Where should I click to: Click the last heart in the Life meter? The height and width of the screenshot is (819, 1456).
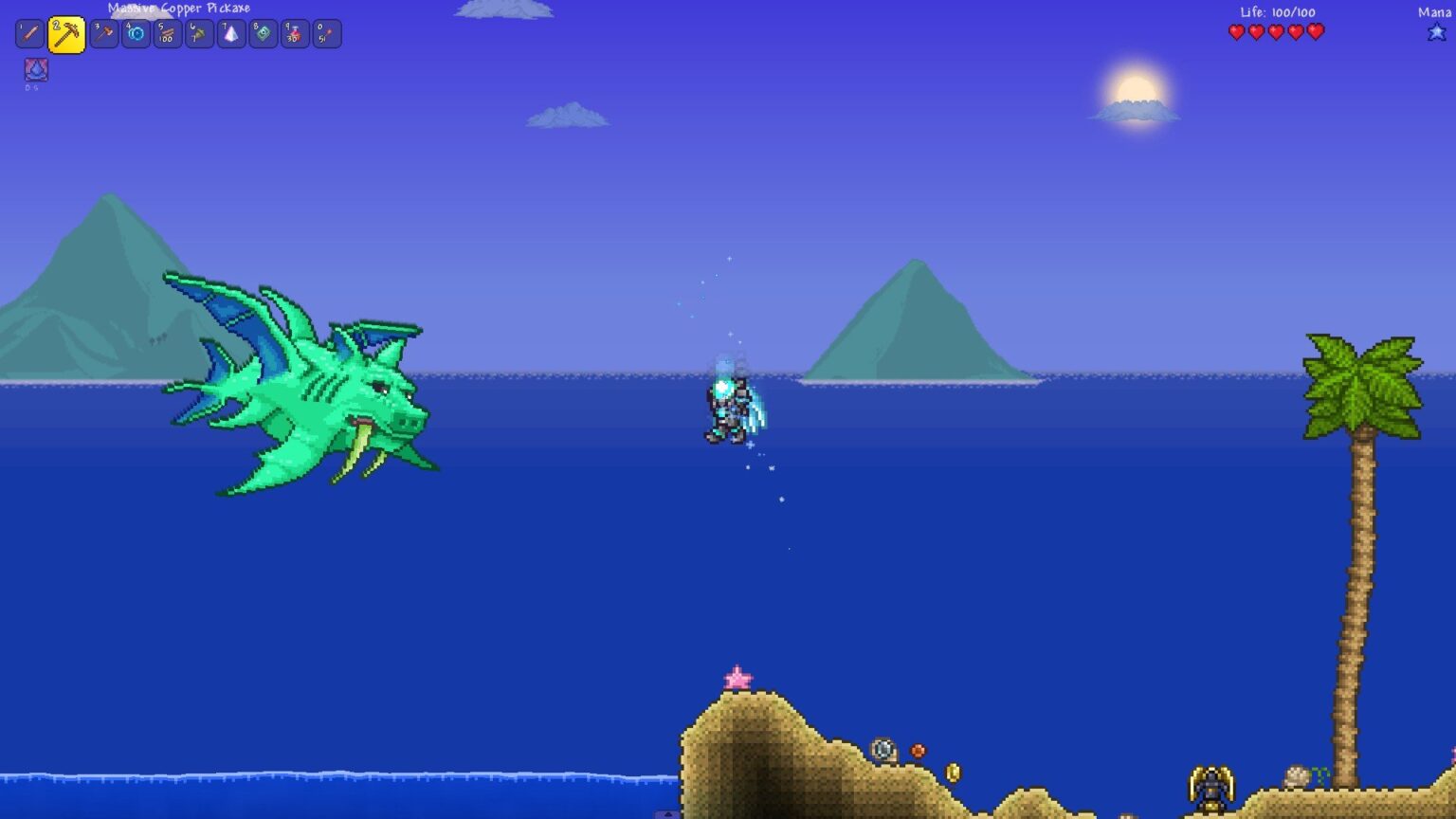pos(1314,31)
